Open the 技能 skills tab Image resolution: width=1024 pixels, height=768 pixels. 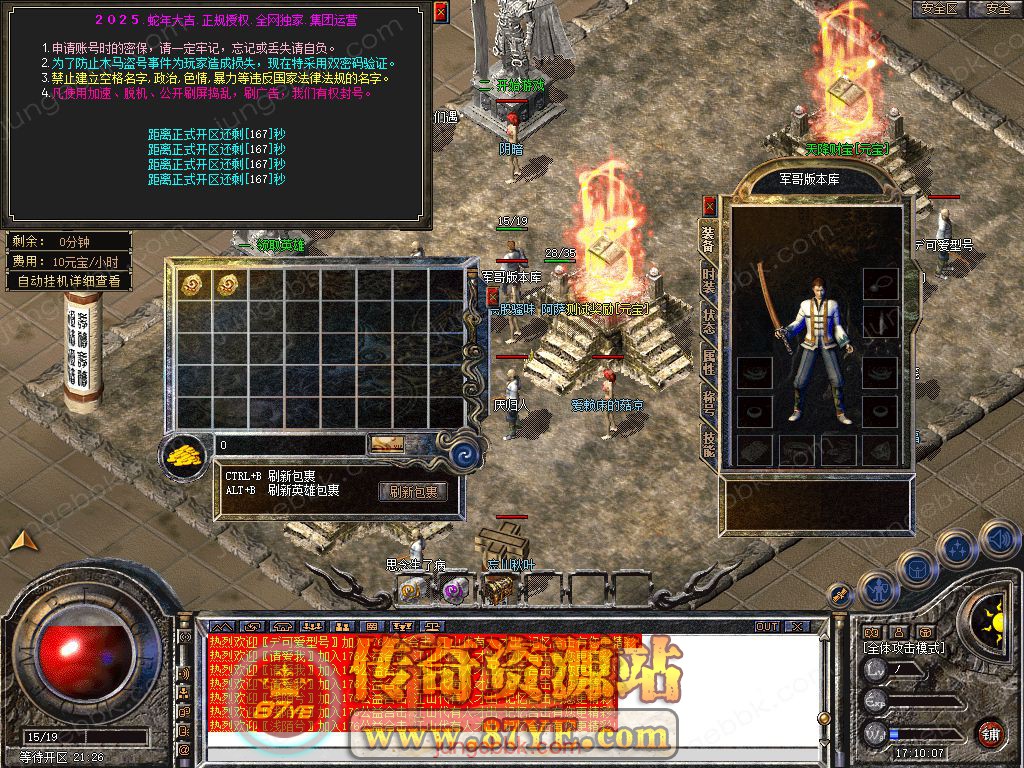pos(708,444)
